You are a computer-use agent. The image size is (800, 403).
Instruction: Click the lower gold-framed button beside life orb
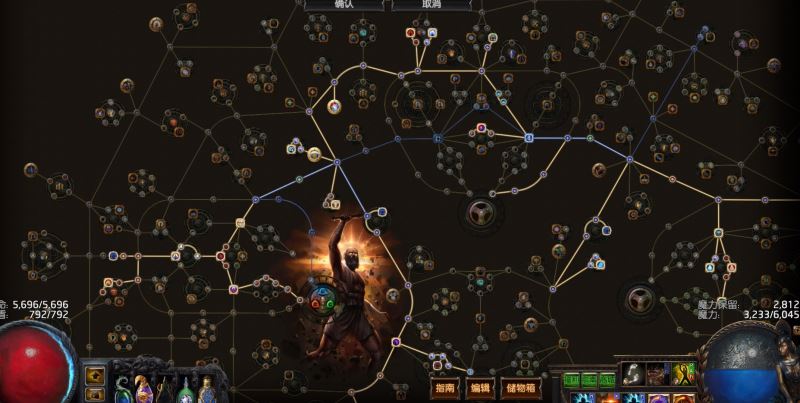point(96,394)
